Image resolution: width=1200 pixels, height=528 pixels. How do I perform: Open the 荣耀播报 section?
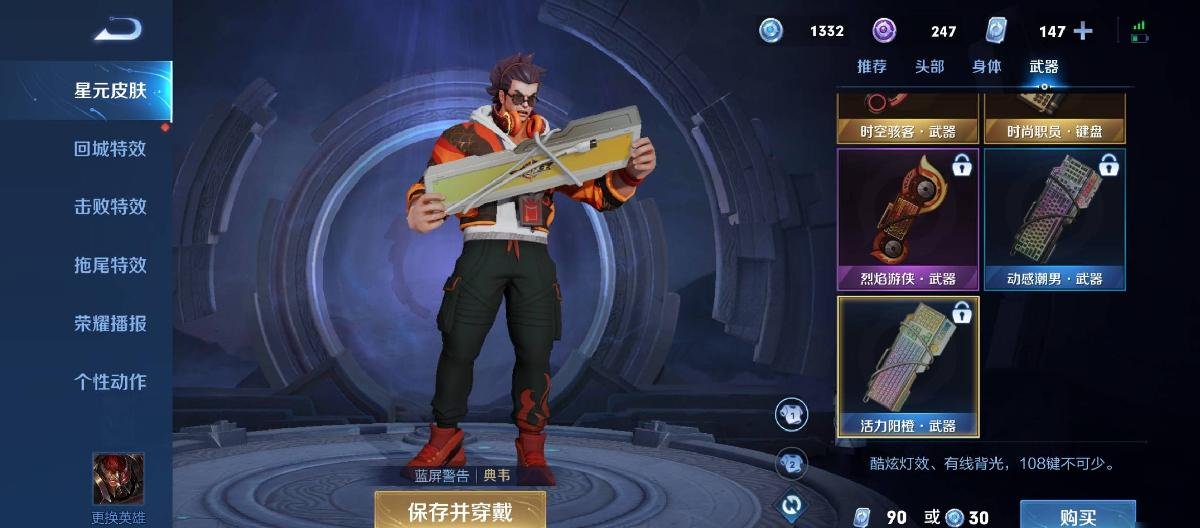[x=110, y=323]
